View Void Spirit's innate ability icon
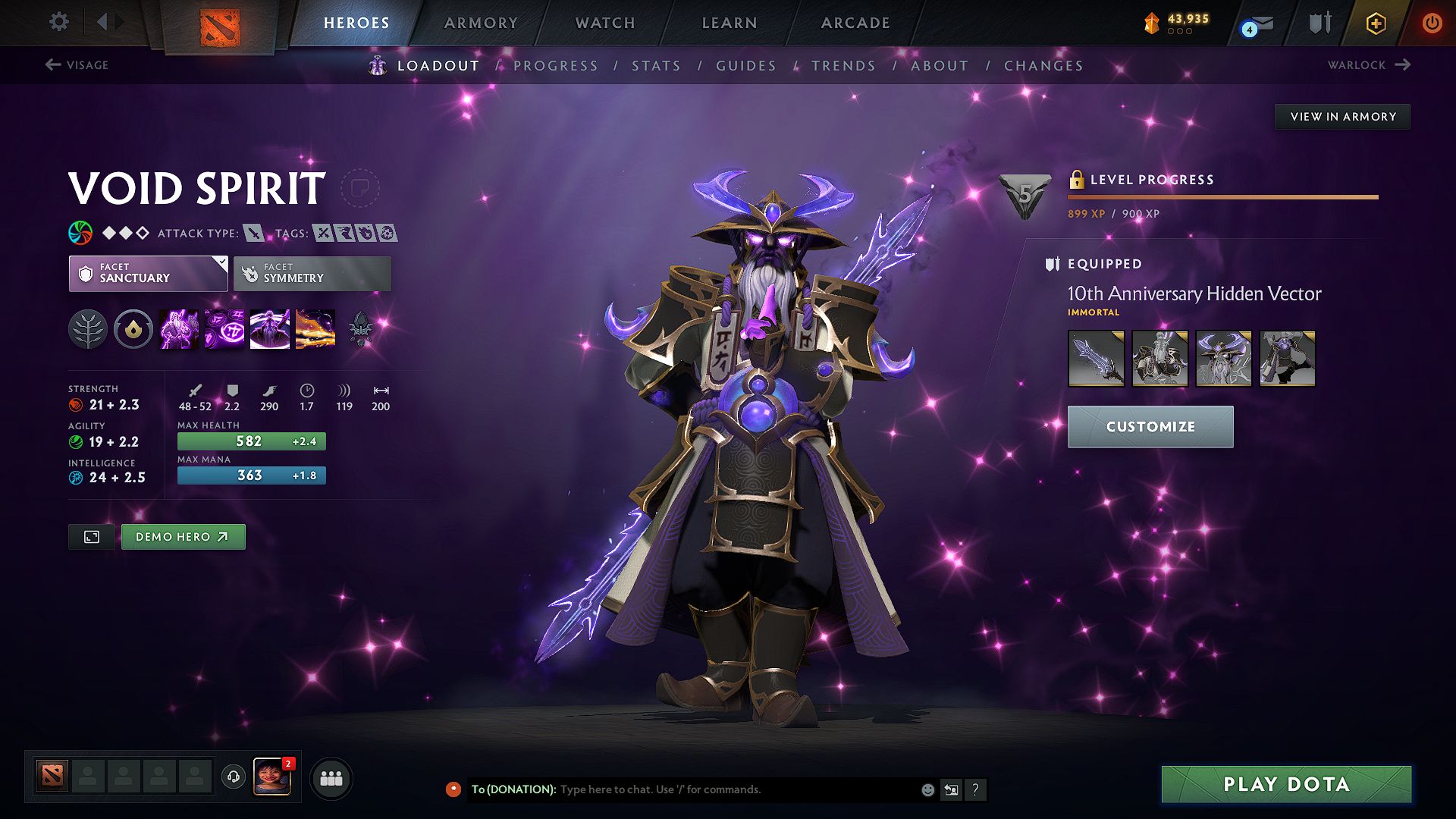The height and width of the screenshot is (819, 1456). (x=88, y=328)
